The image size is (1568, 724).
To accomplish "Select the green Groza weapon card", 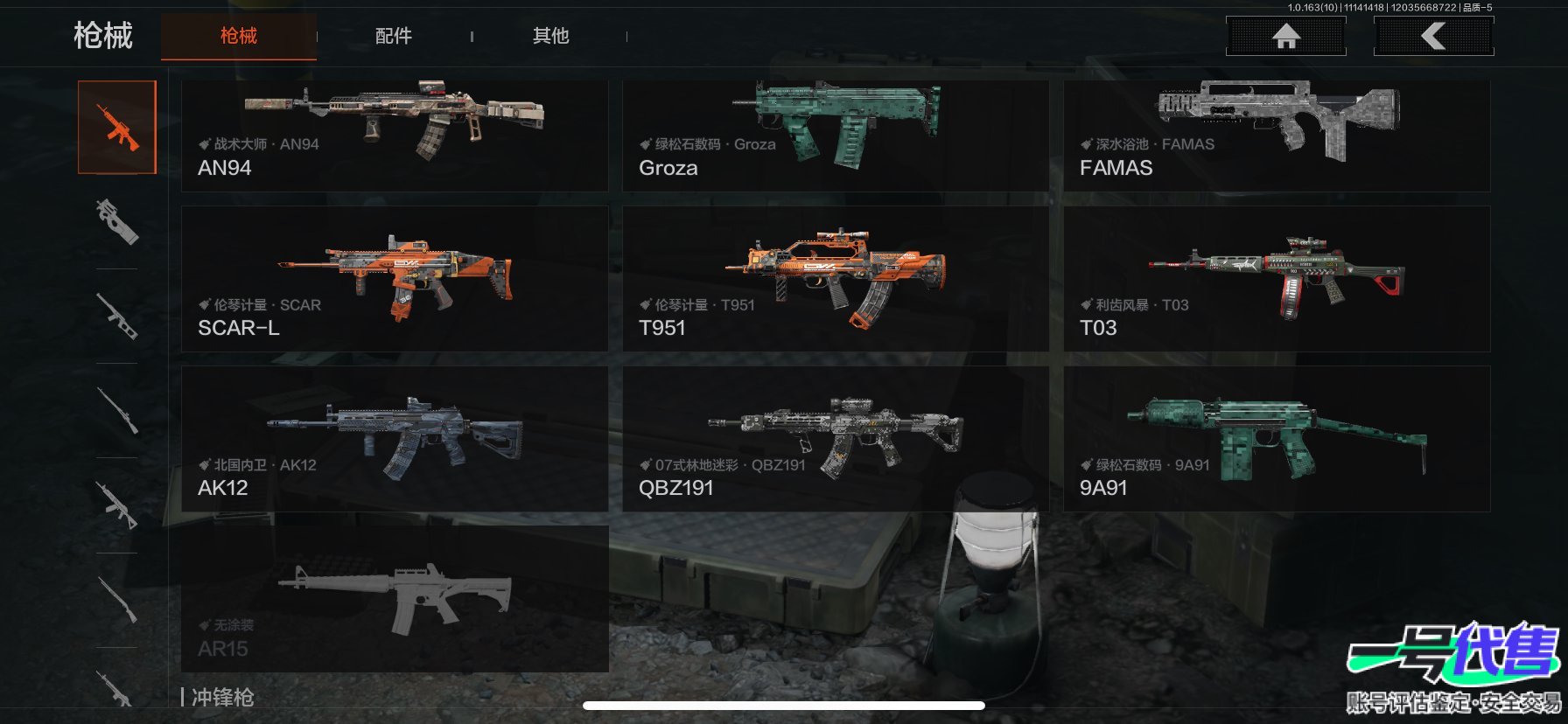I will tap(835, 136).
